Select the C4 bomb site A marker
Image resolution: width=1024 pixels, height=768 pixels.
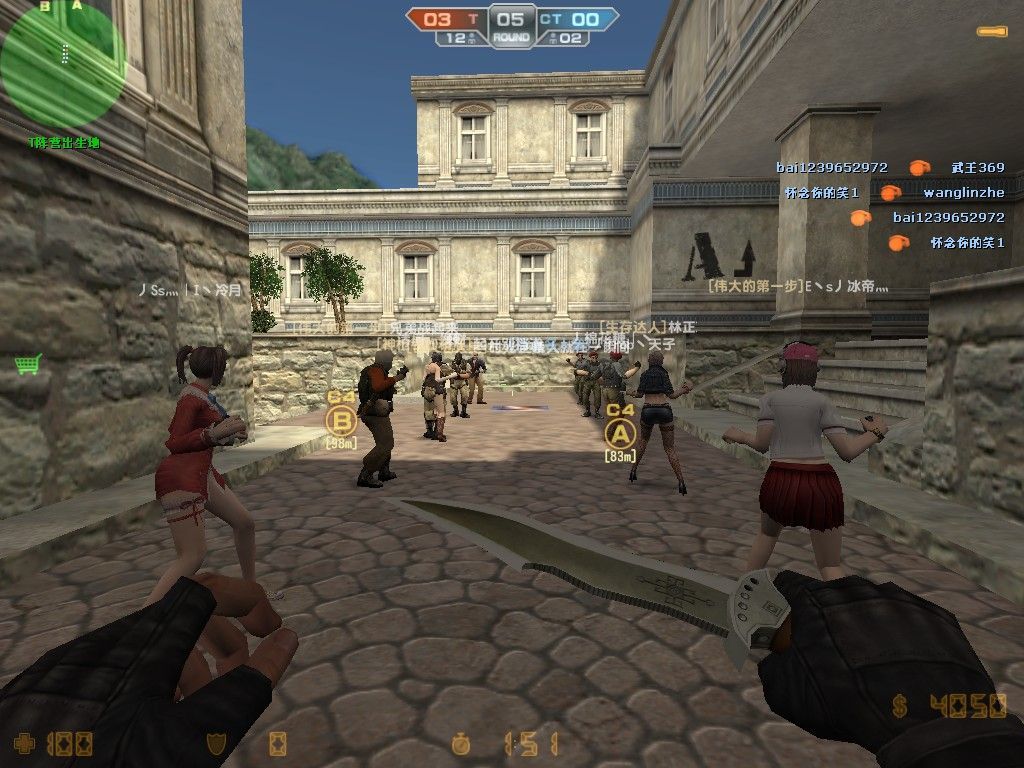pyautogui.click(x=621, y=433)
